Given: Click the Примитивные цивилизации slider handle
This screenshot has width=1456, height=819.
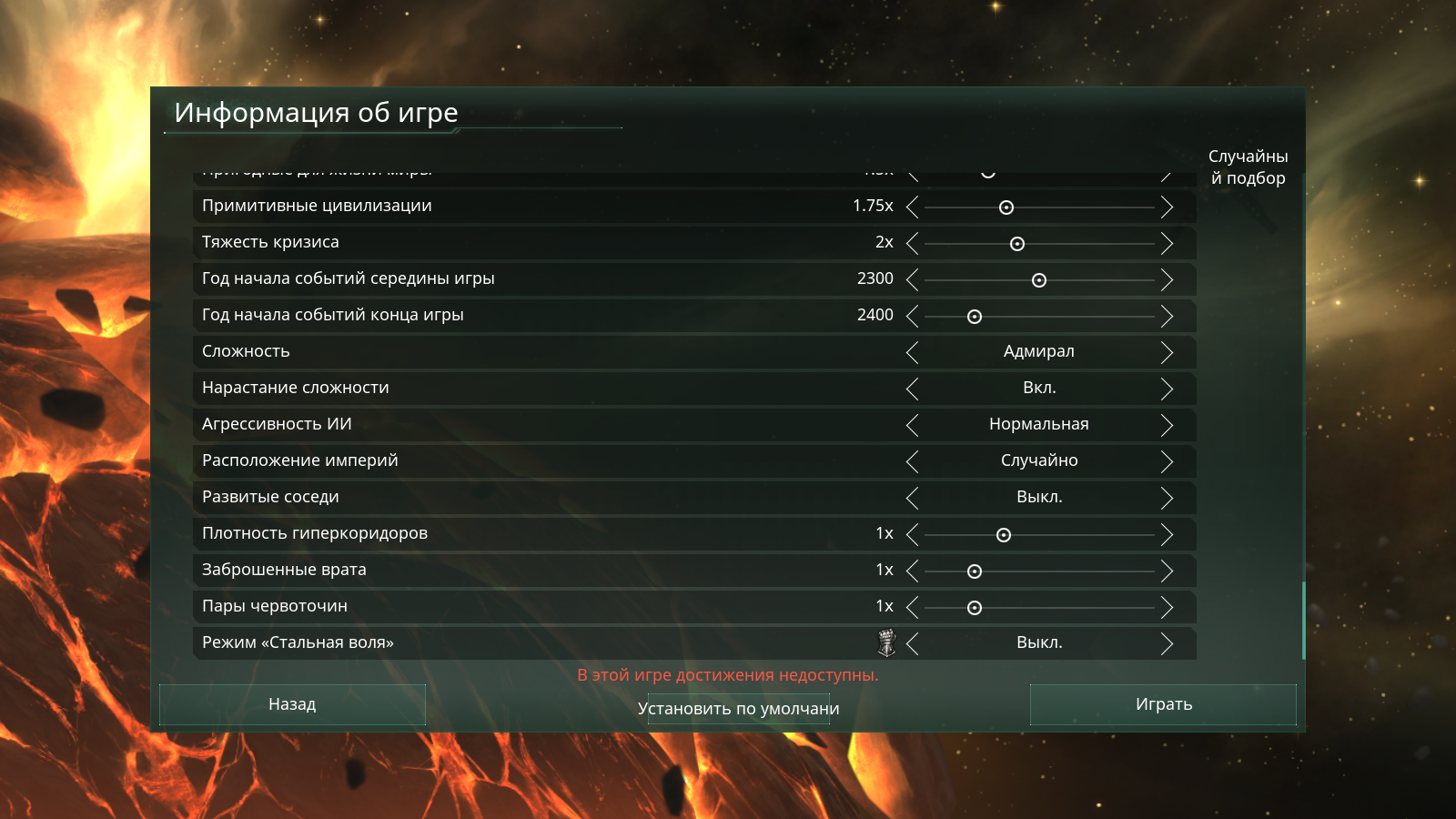Looking at the screenshot, I should (x=1006, y=207).
